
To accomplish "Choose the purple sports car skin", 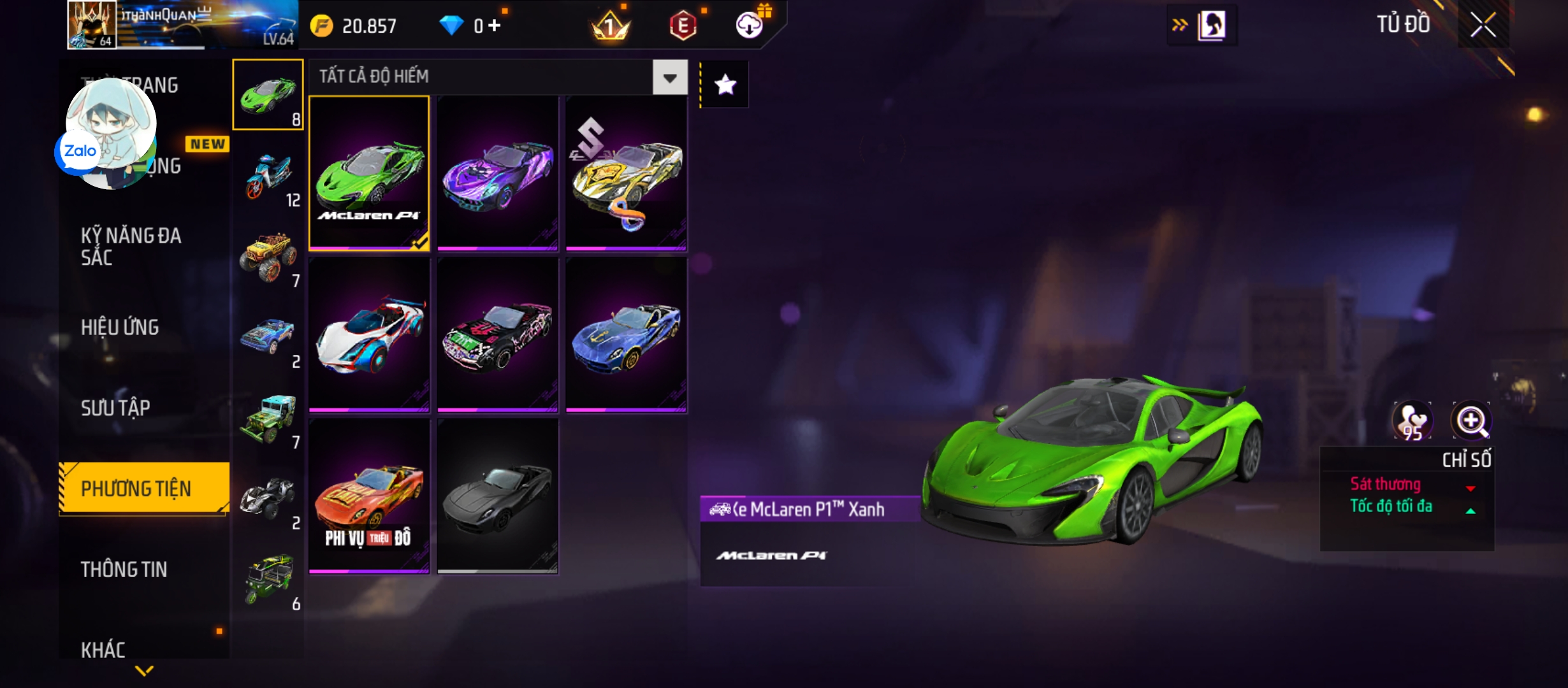I will pos(498,173).
